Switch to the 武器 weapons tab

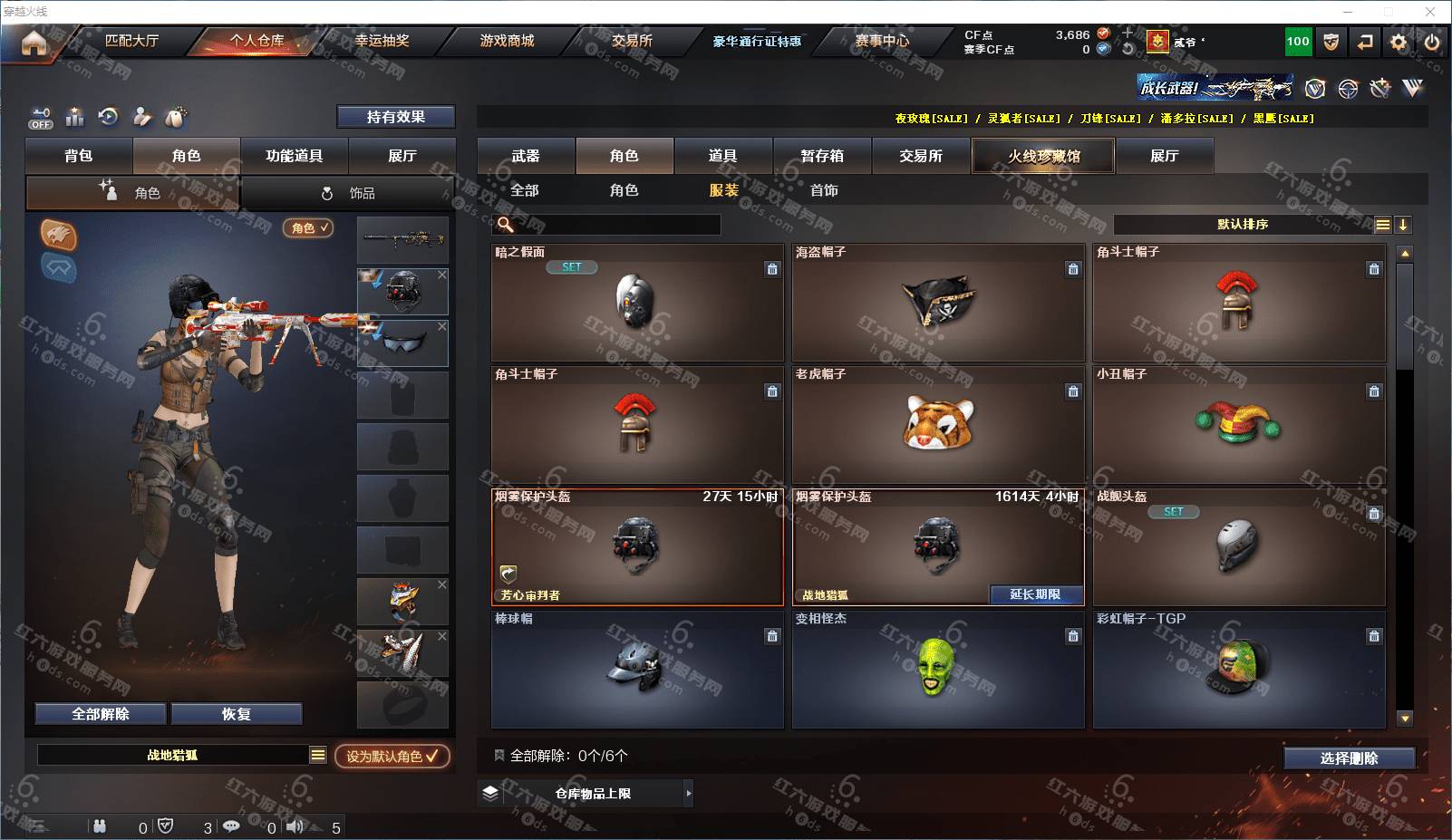click(x=526, y=156)
